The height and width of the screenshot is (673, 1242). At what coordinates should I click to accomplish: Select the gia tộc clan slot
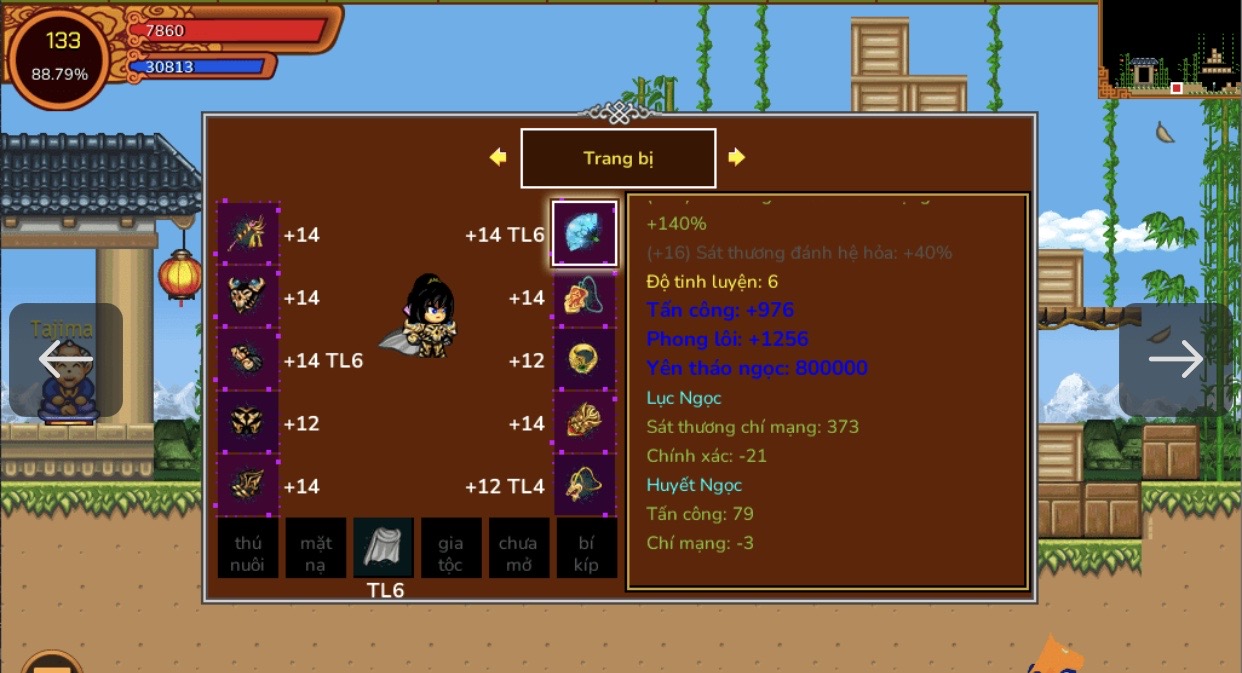(x=451, y=548)
